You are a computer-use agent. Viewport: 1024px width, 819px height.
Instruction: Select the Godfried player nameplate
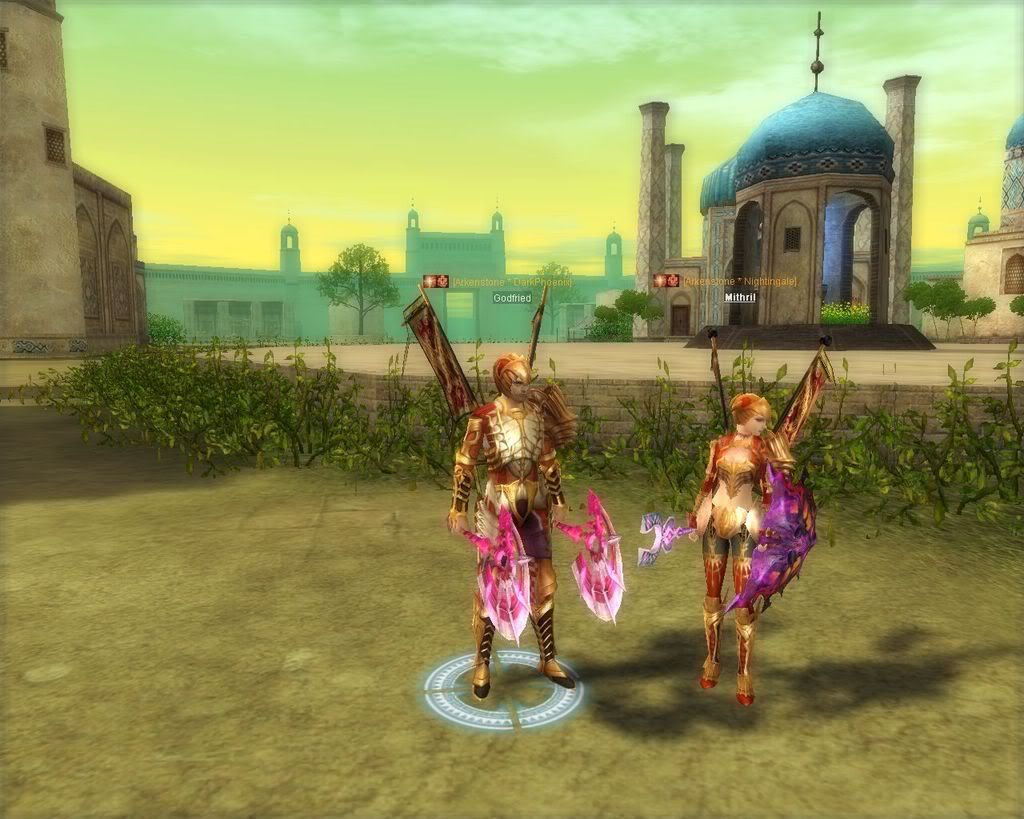coord(511,298)
